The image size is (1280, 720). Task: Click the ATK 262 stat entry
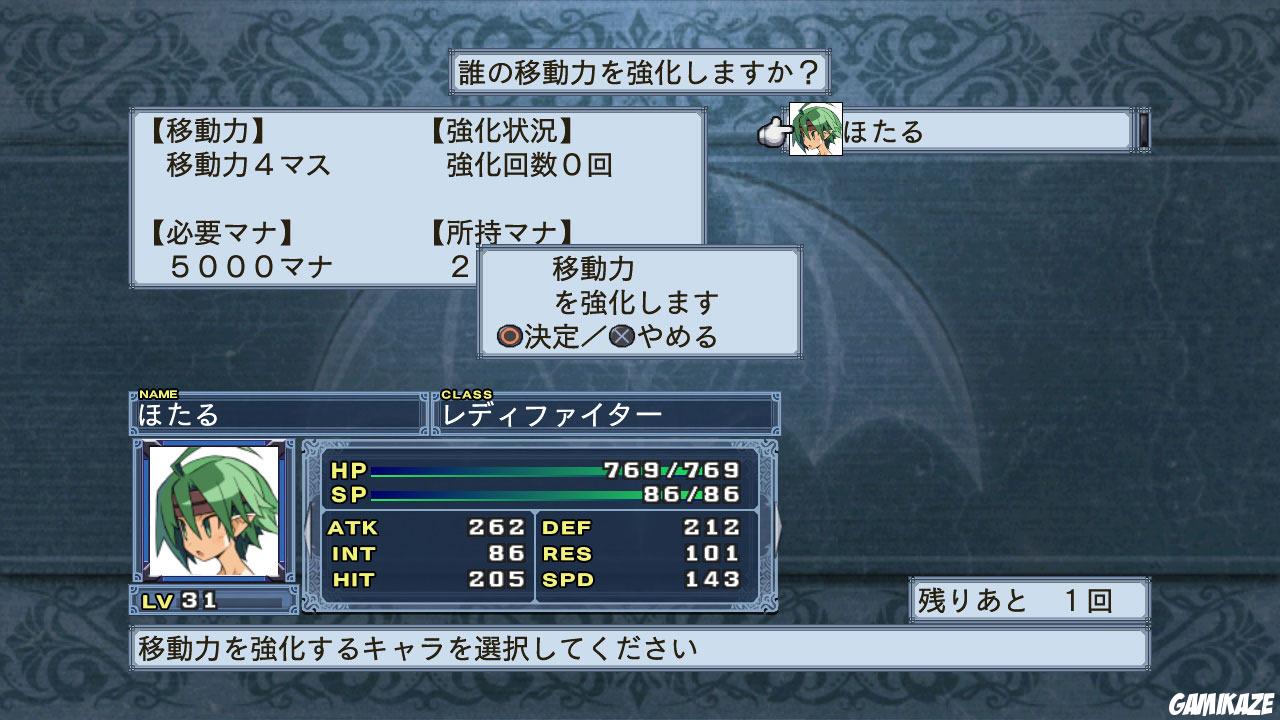tap(430, 528)
